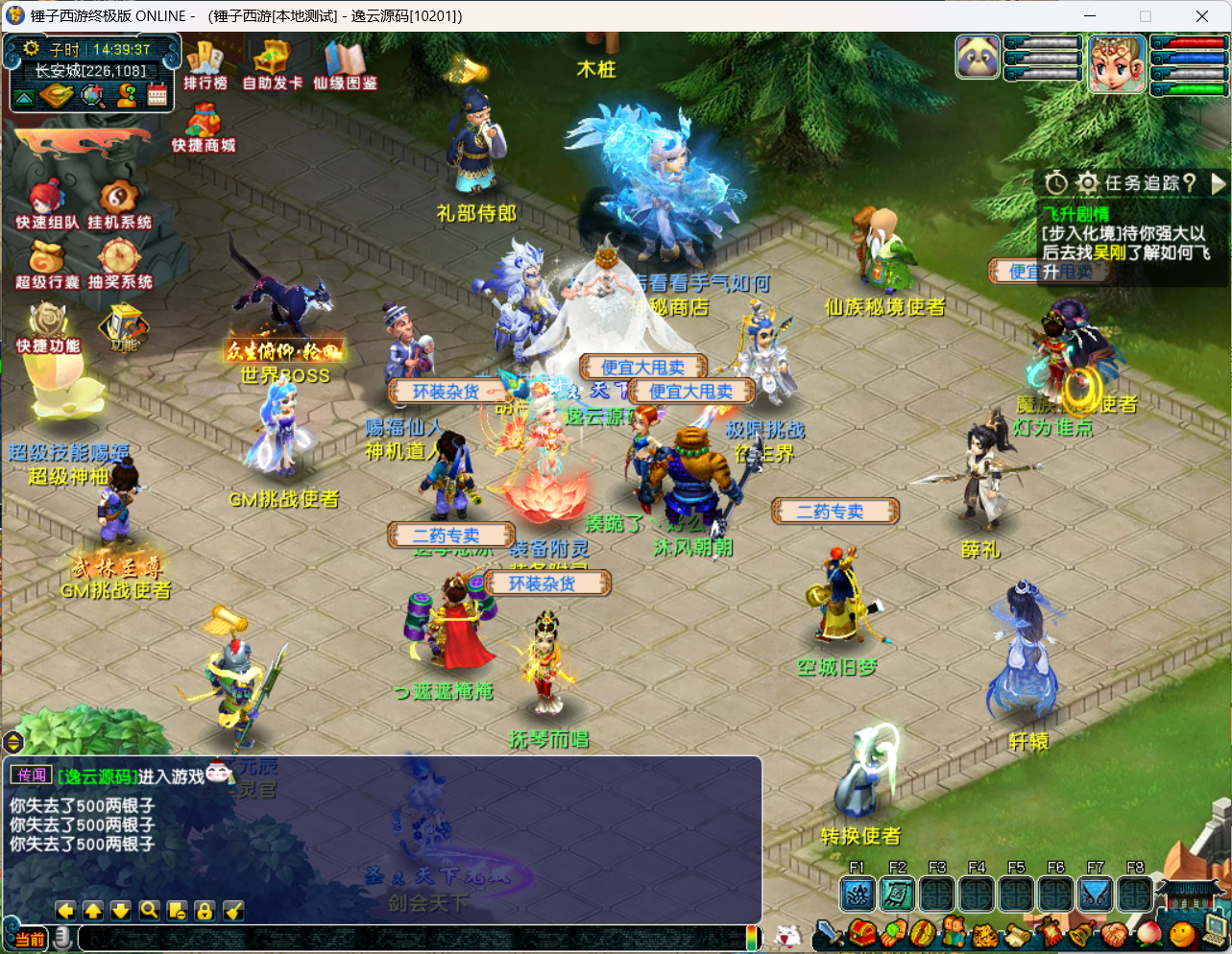Open the 快捷商城 quick shop
Screen dimensions: 1232x954
204,128
